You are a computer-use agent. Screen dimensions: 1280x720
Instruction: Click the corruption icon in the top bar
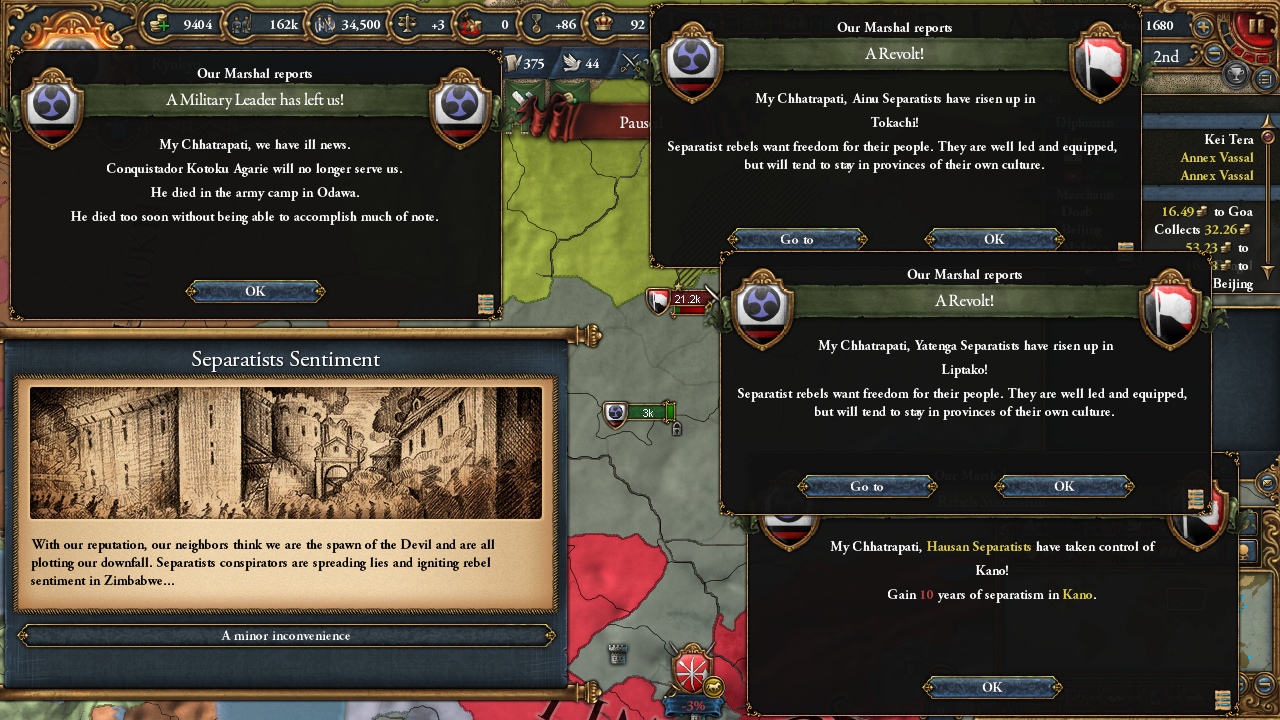(473, 25)
